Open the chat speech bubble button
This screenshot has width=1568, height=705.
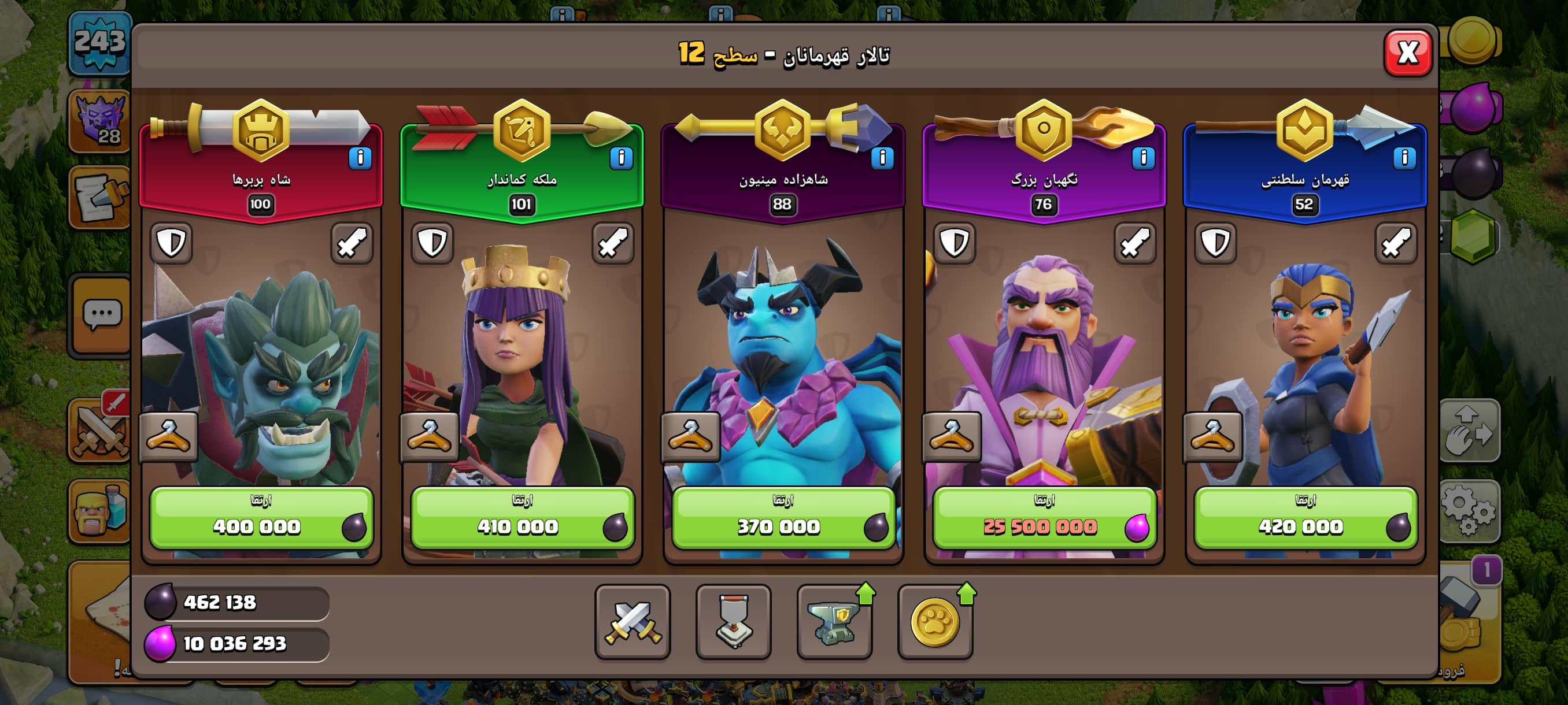click(x=101, y=314)
